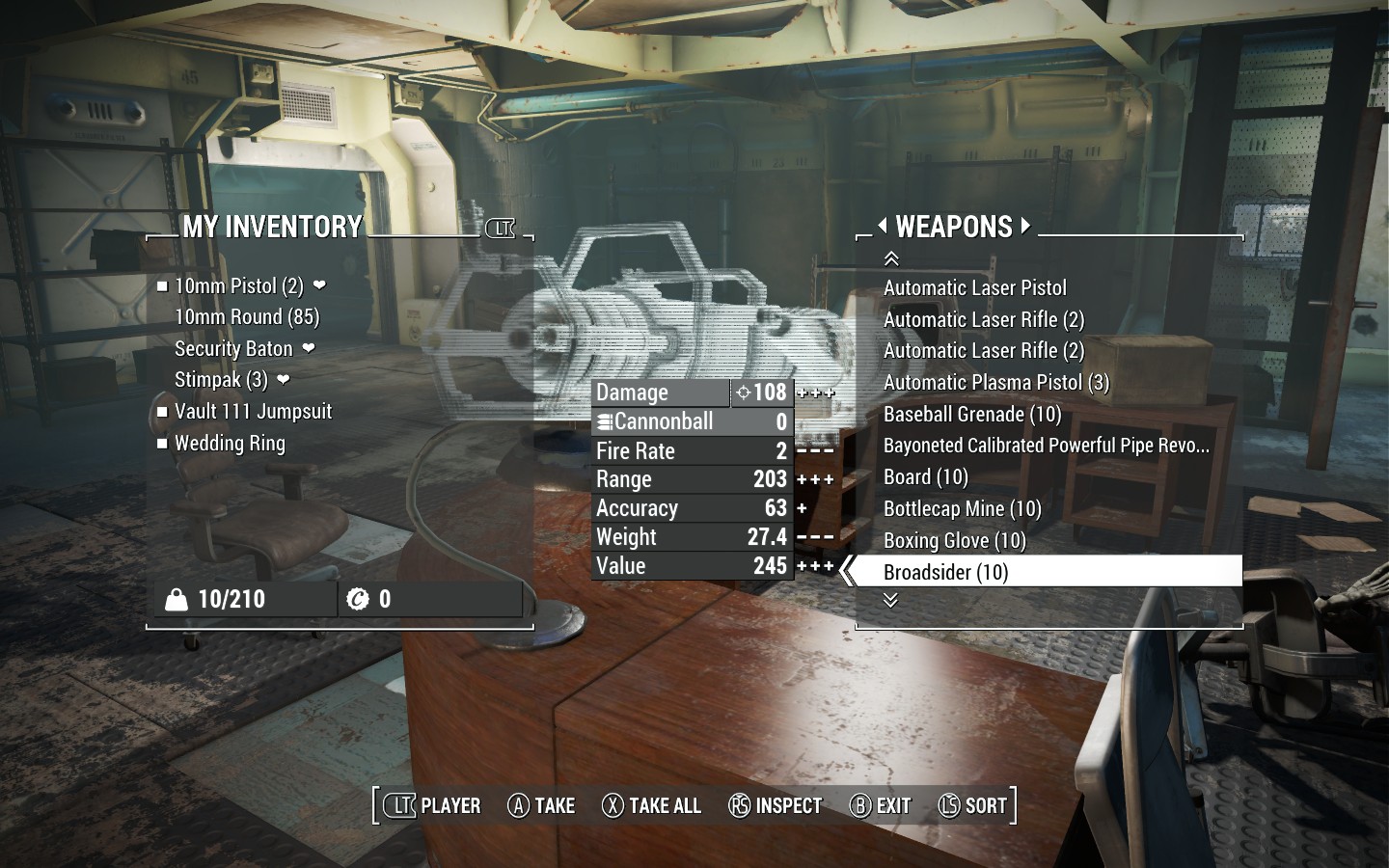The image size is (1389, 868).
Task: Click the double-chevron down arrow below Broadsider
Action: [x=890, y=600]
